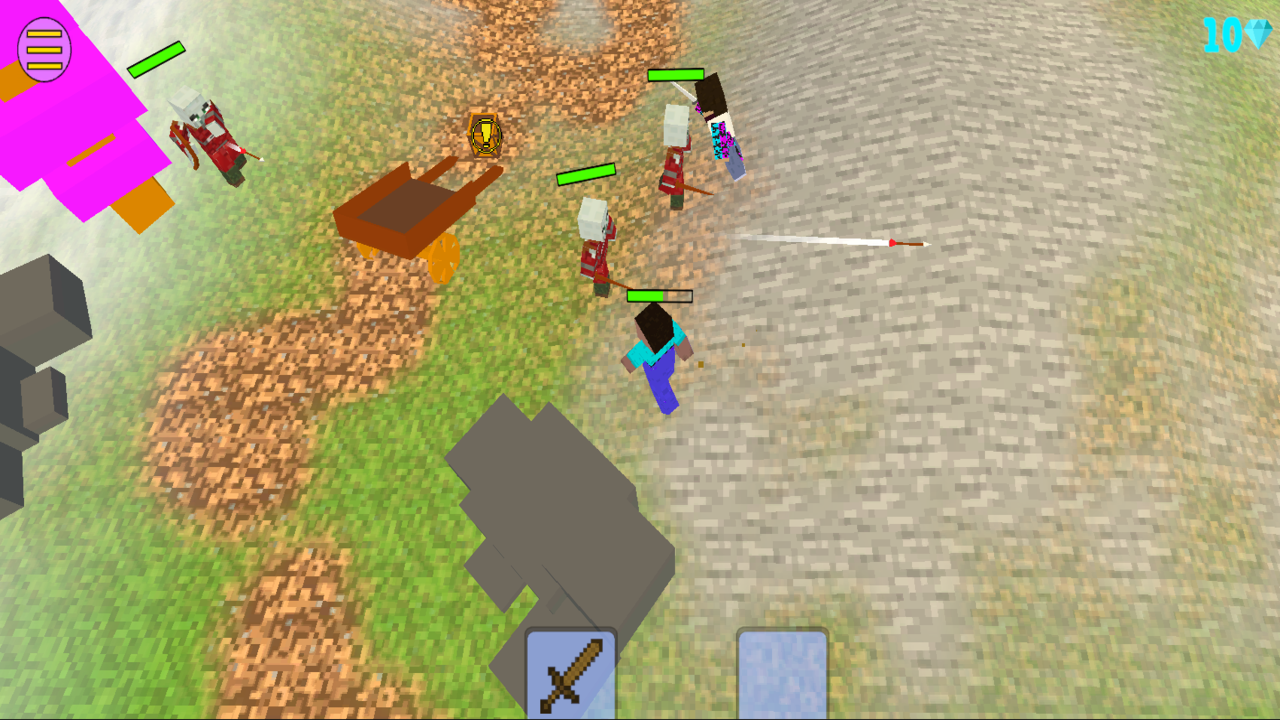Viewport: 1280px width, 720px height.
Task: Click the health bar above the pink-sword enemy
Action: coord(676,76)
